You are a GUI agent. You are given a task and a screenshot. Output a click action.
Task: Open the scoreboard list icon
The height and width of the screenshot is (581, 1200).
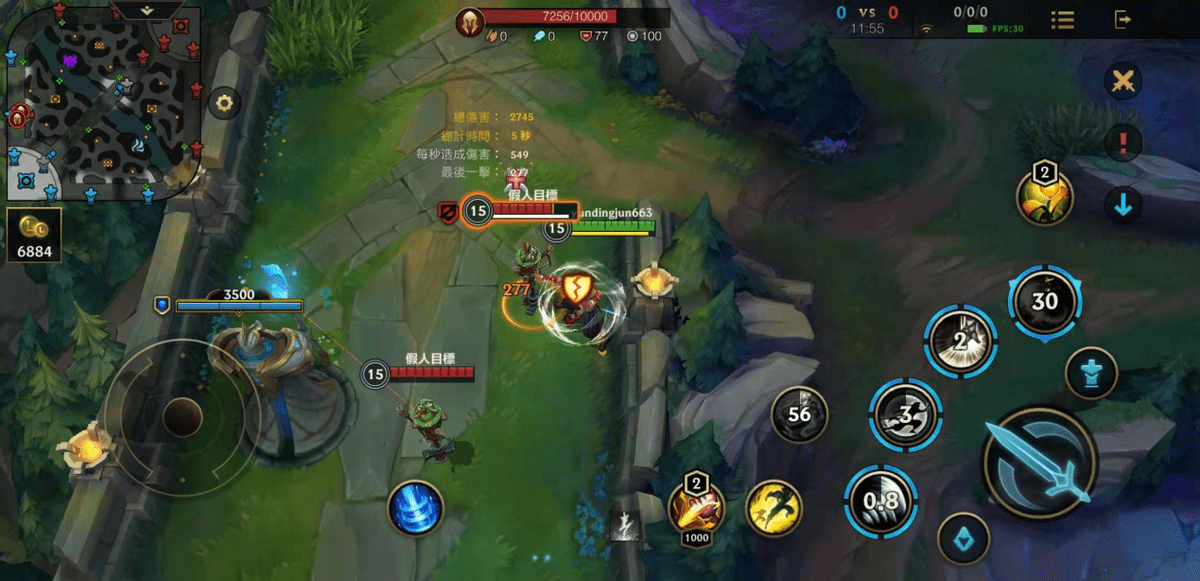point(1063,20)
